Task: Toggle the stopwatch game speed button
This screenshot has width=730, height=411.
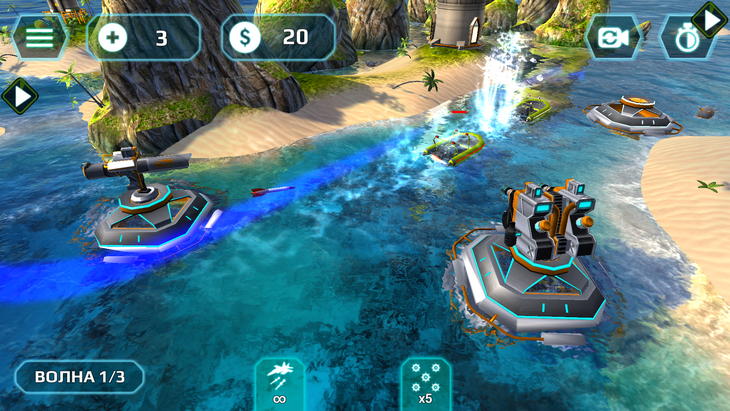Action: 683,42
